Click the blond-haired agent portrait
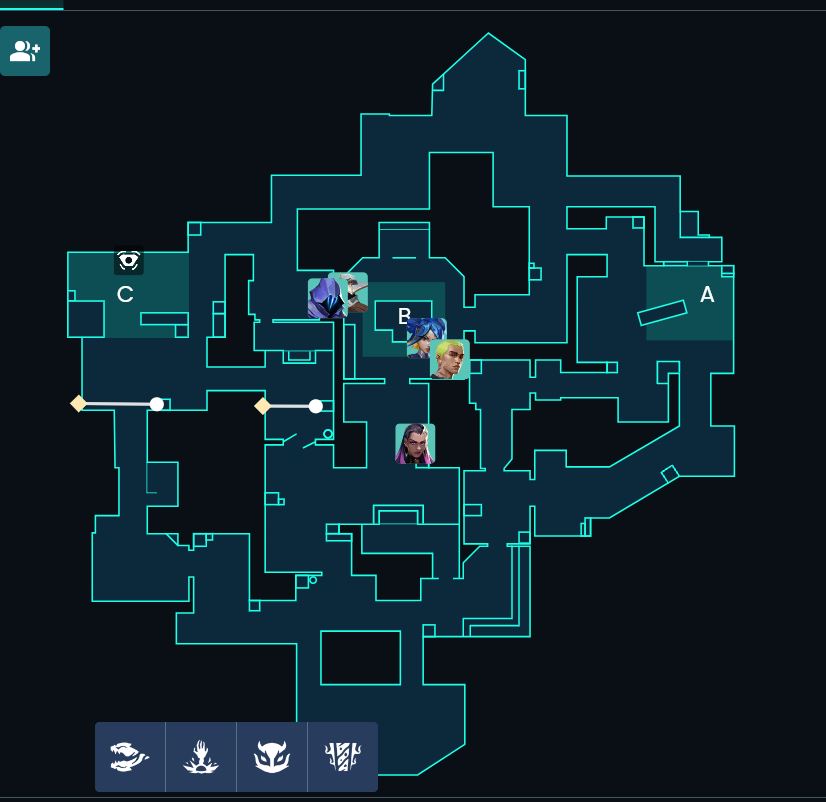The image size is (826, 802). 450,360
